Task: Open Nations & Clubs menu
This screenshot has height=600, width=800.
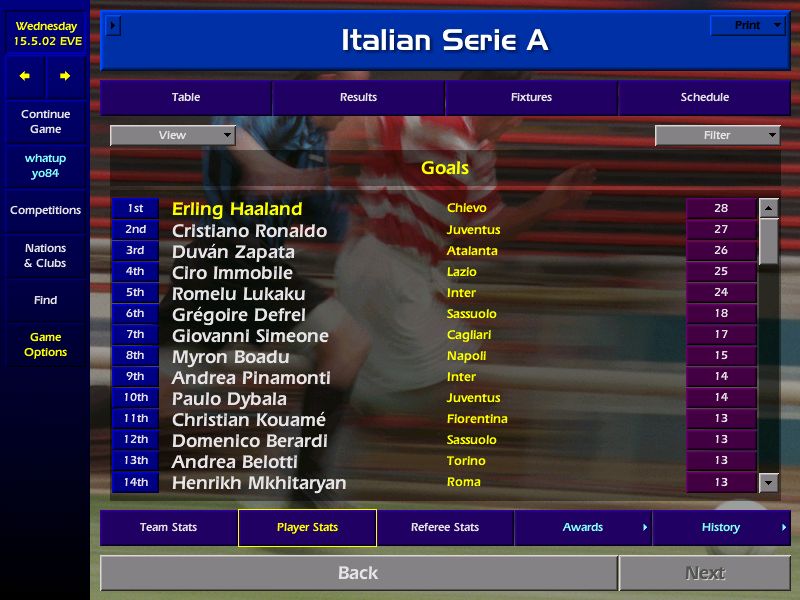Action: coord(45,255)
